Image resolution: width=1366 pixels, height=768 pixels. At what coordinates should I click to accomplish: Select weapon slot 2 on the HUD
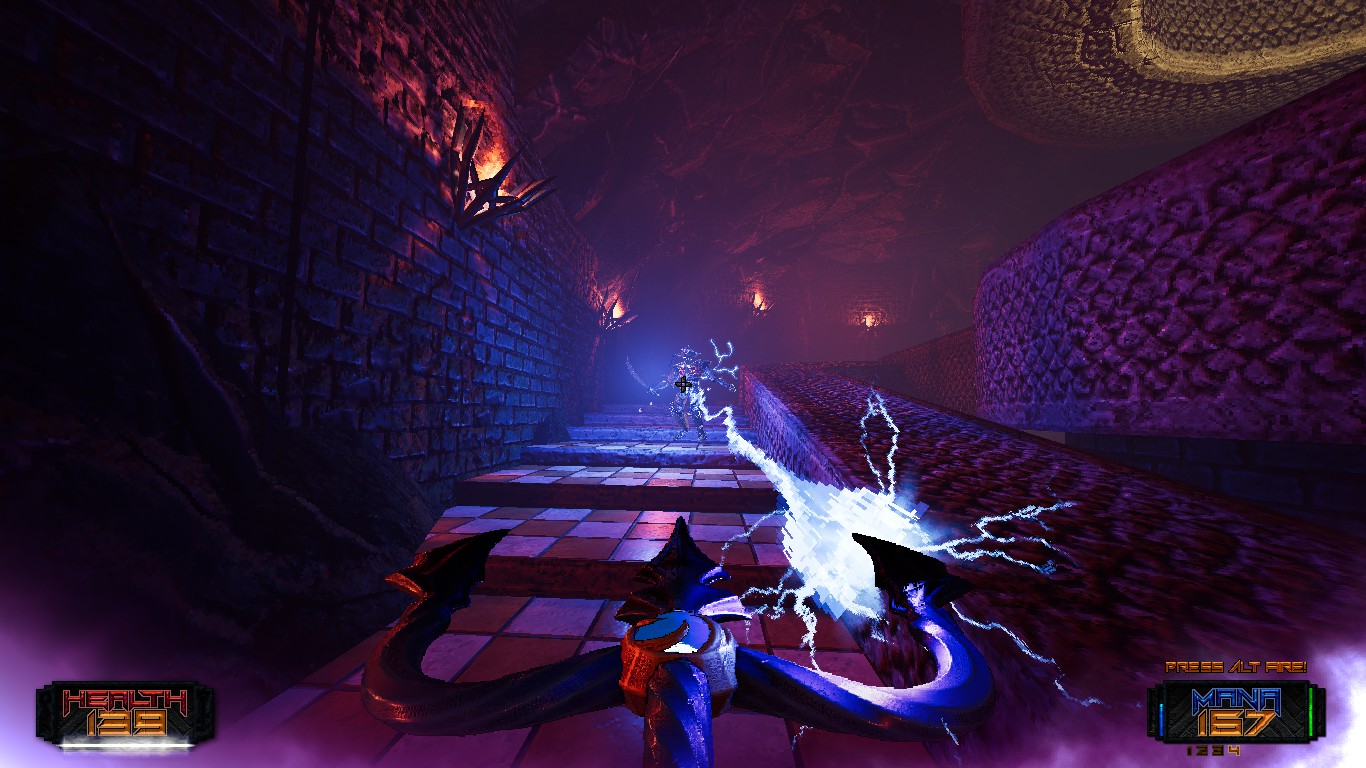pos(1201,750)
